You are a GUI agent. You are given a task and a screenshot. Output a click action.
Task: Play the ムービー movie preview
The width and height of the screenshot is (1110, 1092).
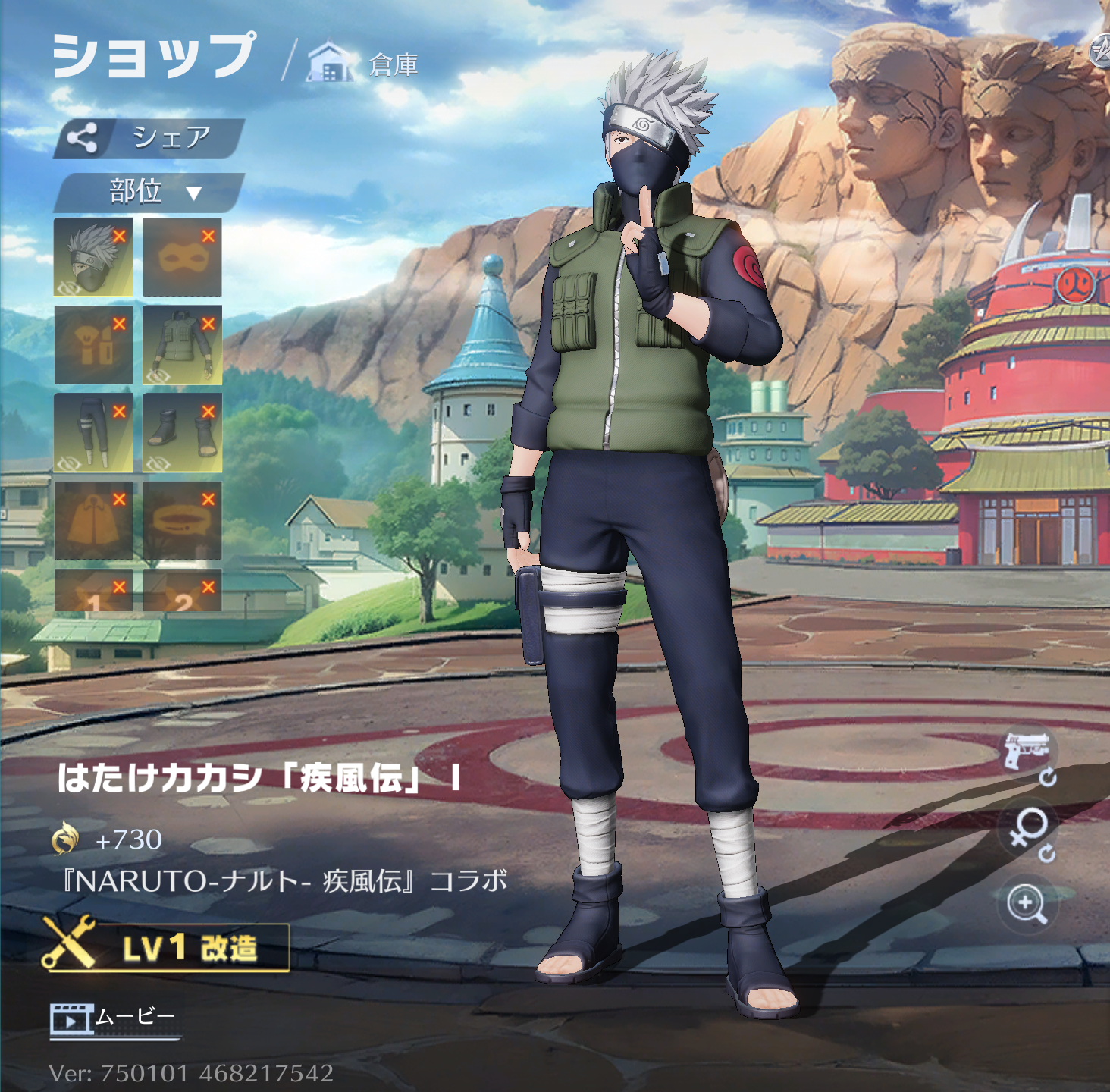(x=114, y=1018)
